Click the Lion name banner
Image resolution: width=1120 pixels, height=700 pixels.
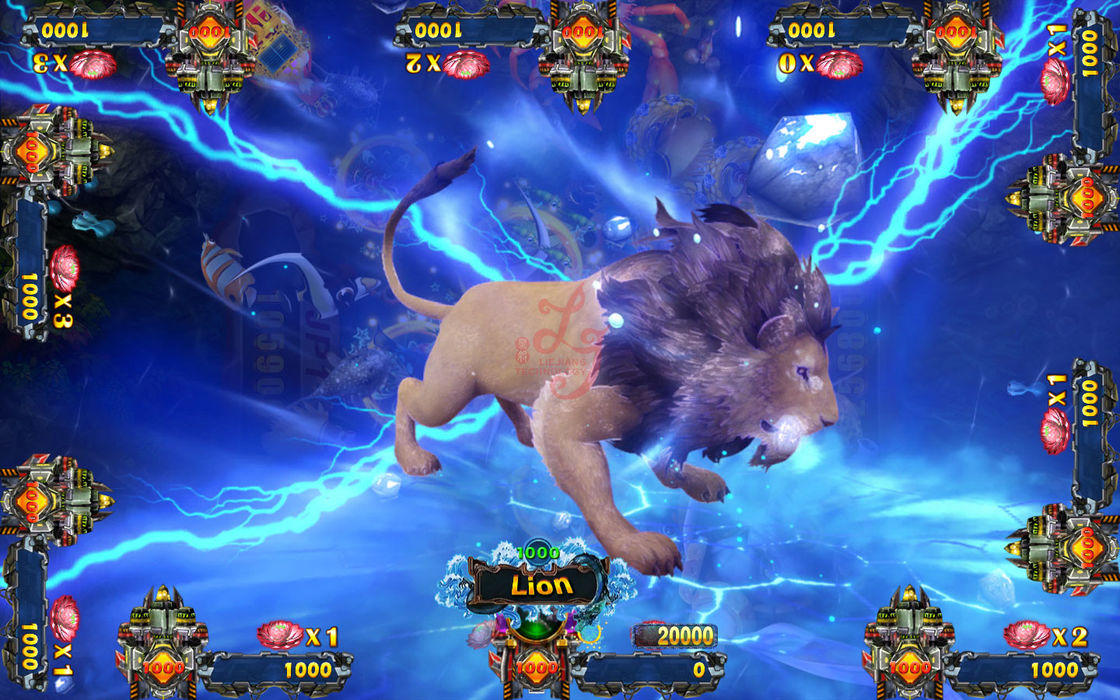[541, 584]
